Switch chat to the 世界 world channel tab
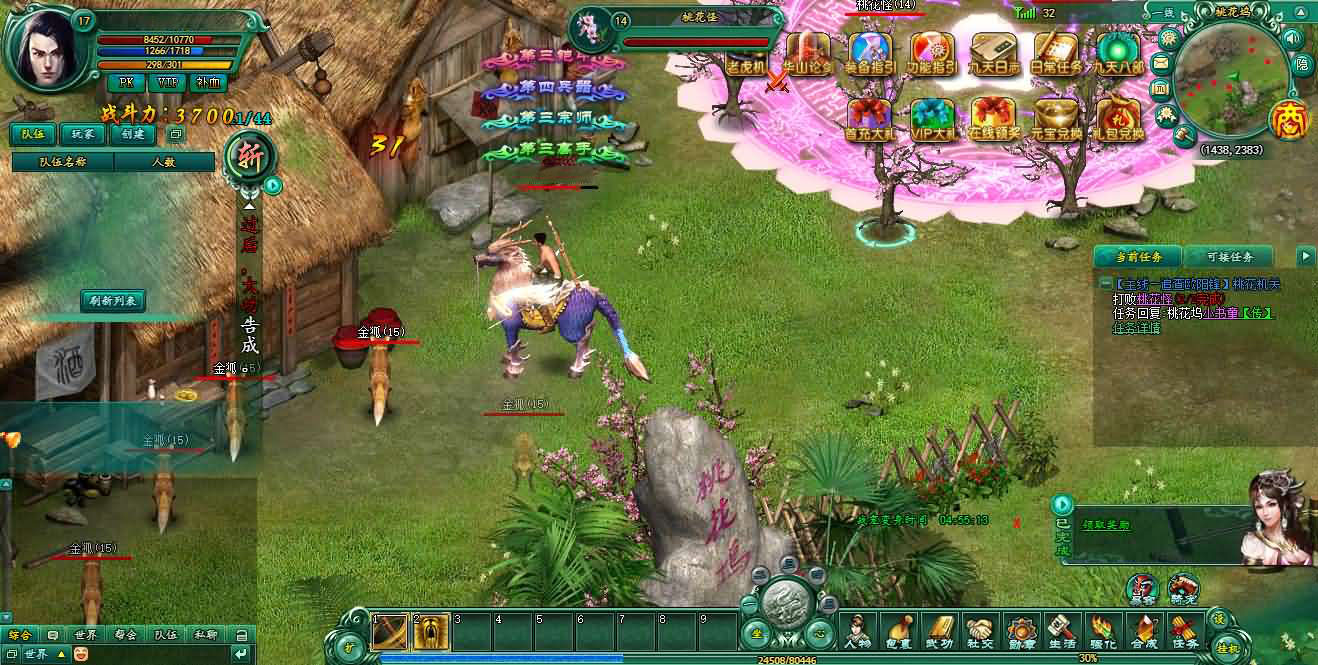The width and height of the screenshot is (1318, 665). (x=86, y=634)
